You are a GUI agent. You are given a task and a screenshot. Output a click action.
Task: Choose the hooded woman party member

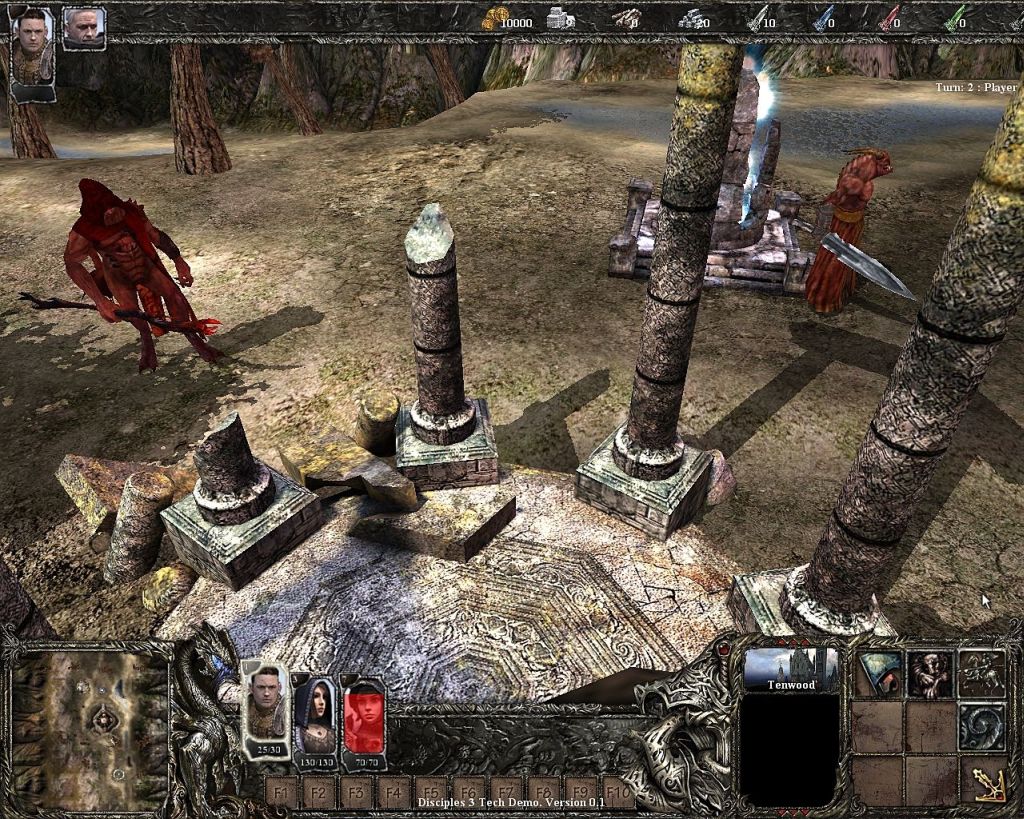[315, 712]
